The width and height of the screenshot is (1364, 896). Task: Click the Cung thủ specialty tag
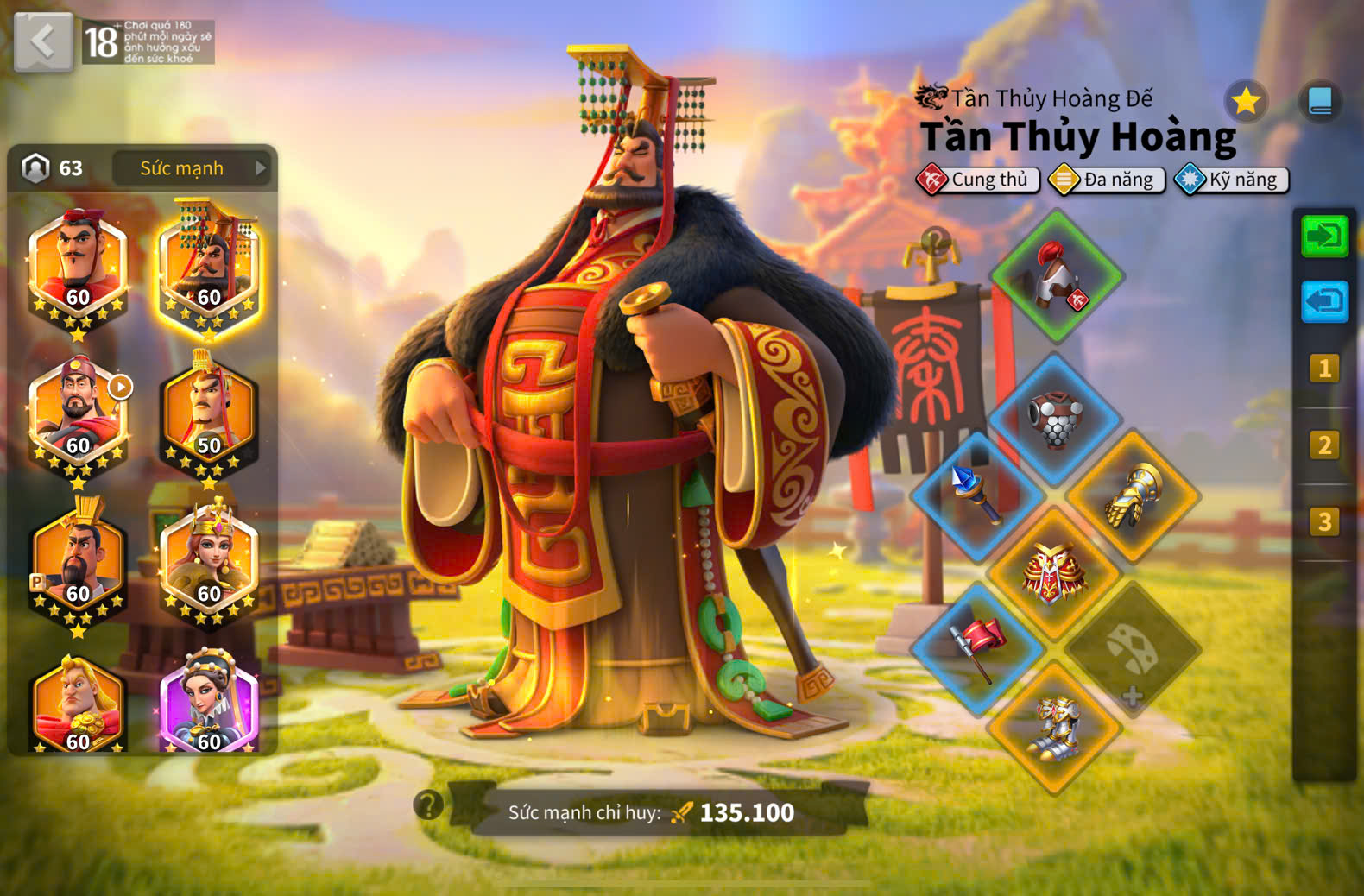click(978, 180)
